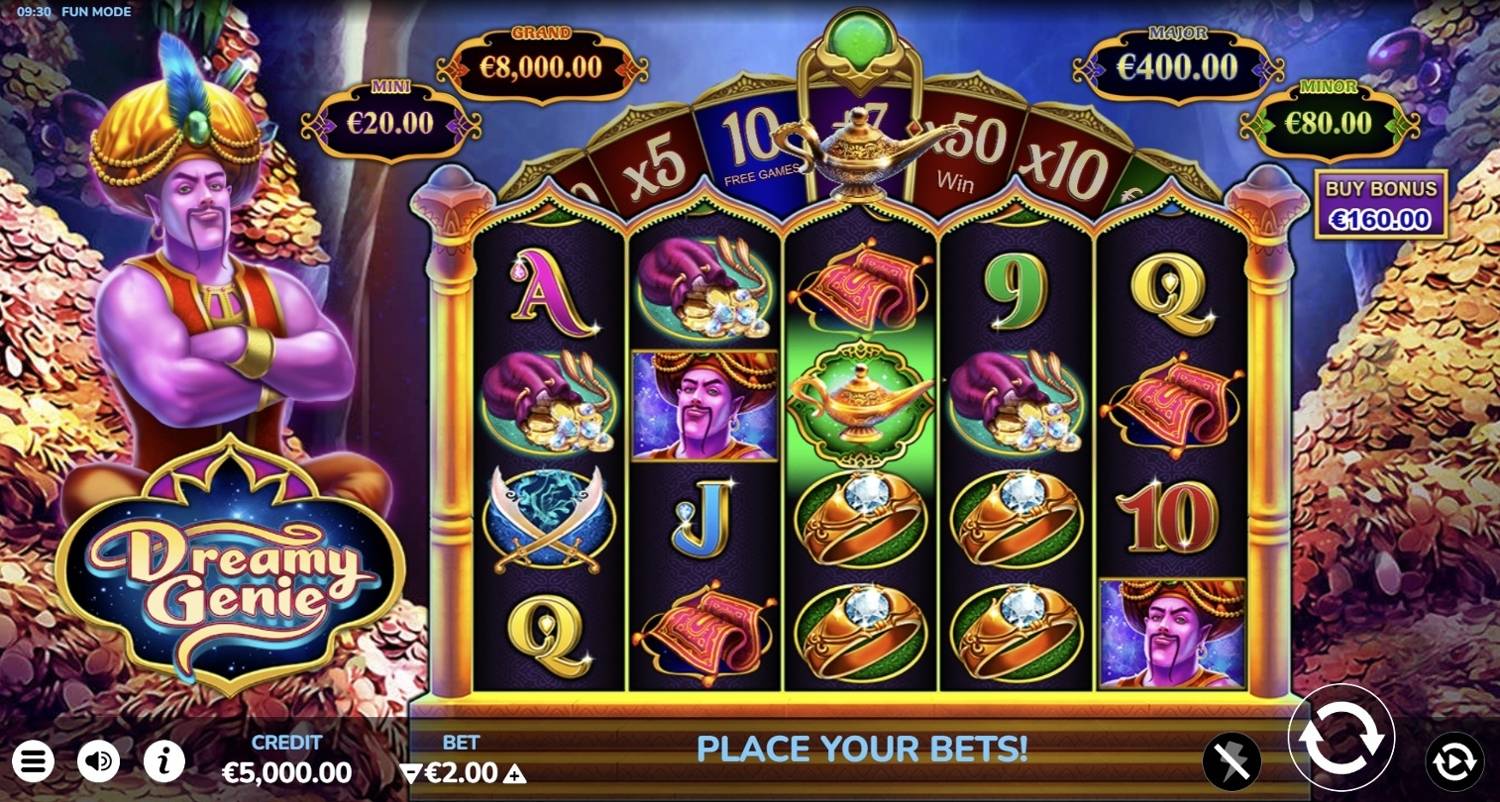
Task: Toggle the sound speaker icon
Action: [x=98, y=762]
